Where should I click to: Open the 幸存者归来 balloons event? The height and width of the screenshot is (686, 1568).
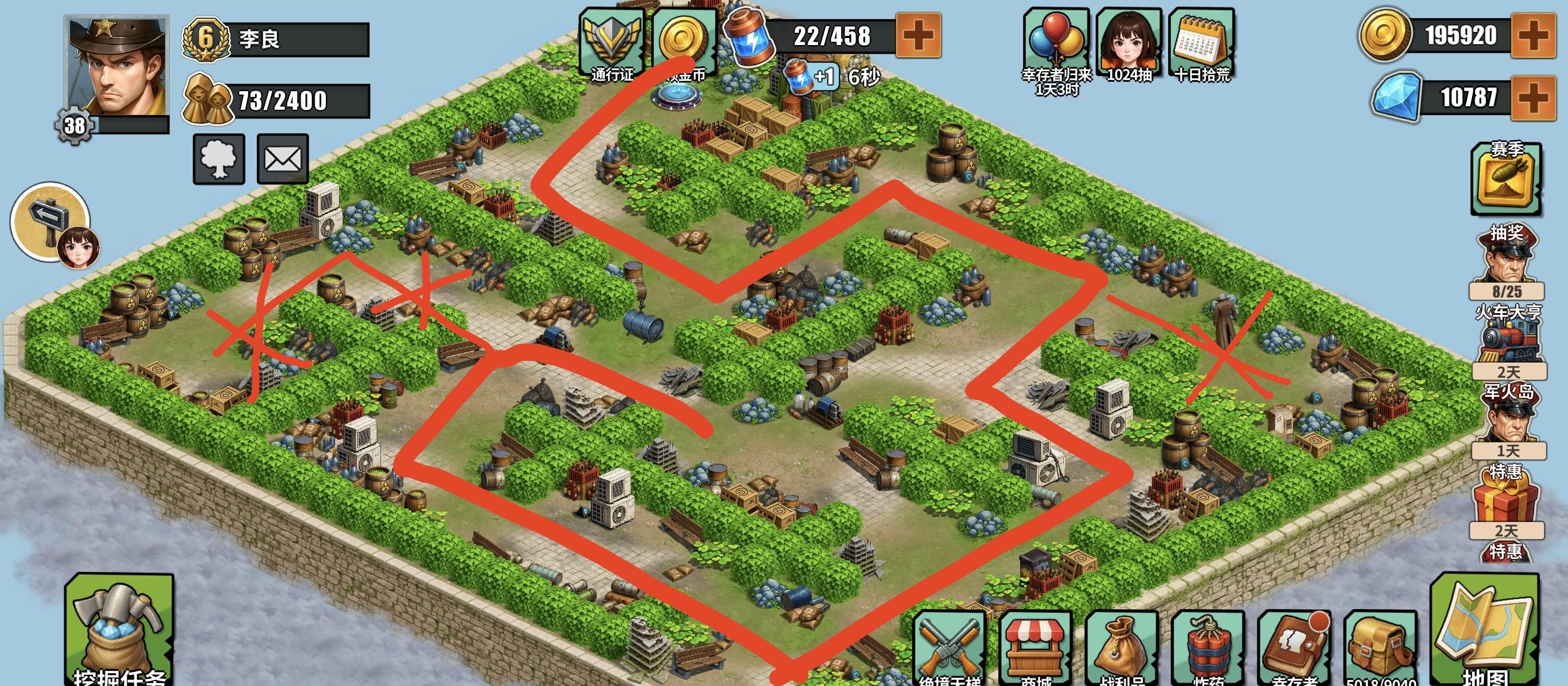(x=1056, y=44)
